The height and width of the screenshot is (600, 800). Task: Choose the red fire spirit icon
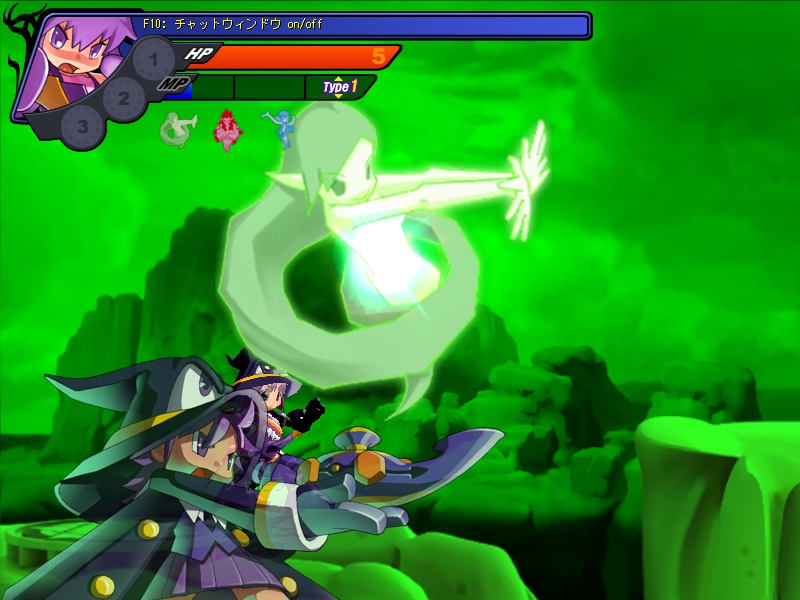click(229, 130)
